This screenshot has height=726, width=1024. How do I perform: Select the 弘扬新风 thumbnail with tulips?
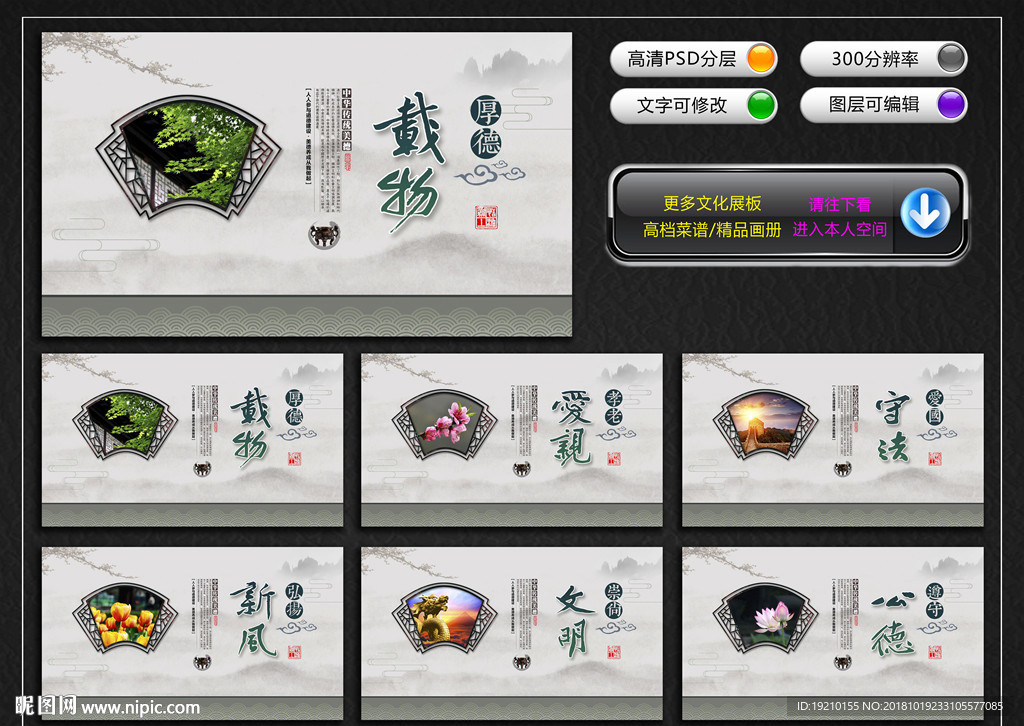click(x=192, y=632)
